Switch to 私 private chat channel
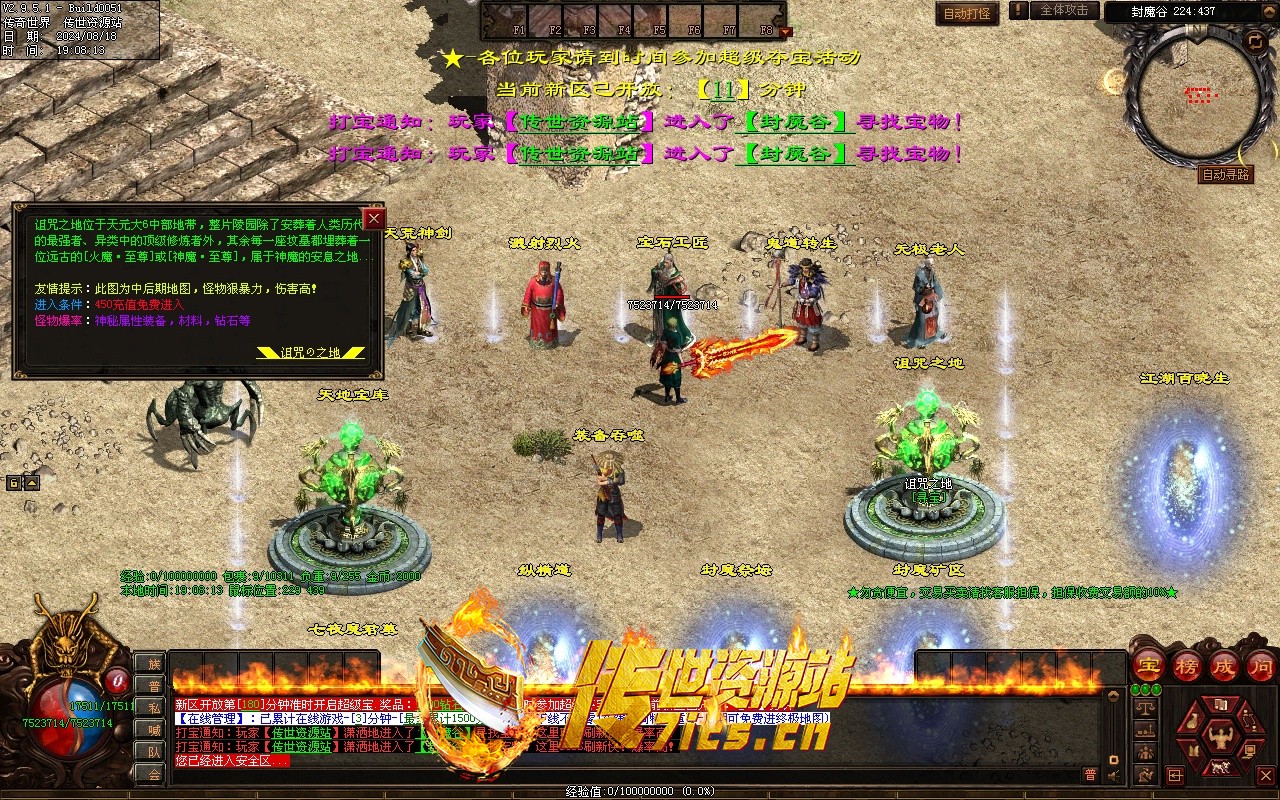The image size is (1280, 800). pyautogui.click(x=154, y=708)
